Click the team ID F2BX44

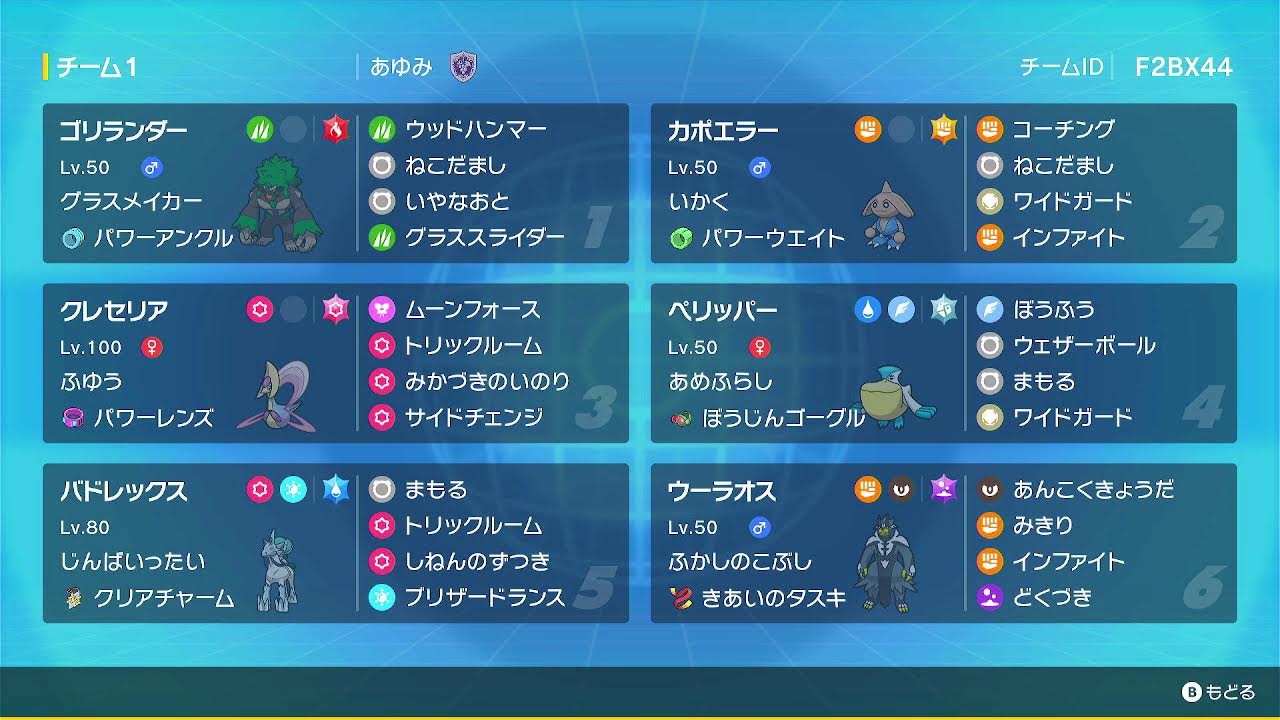1184,68
